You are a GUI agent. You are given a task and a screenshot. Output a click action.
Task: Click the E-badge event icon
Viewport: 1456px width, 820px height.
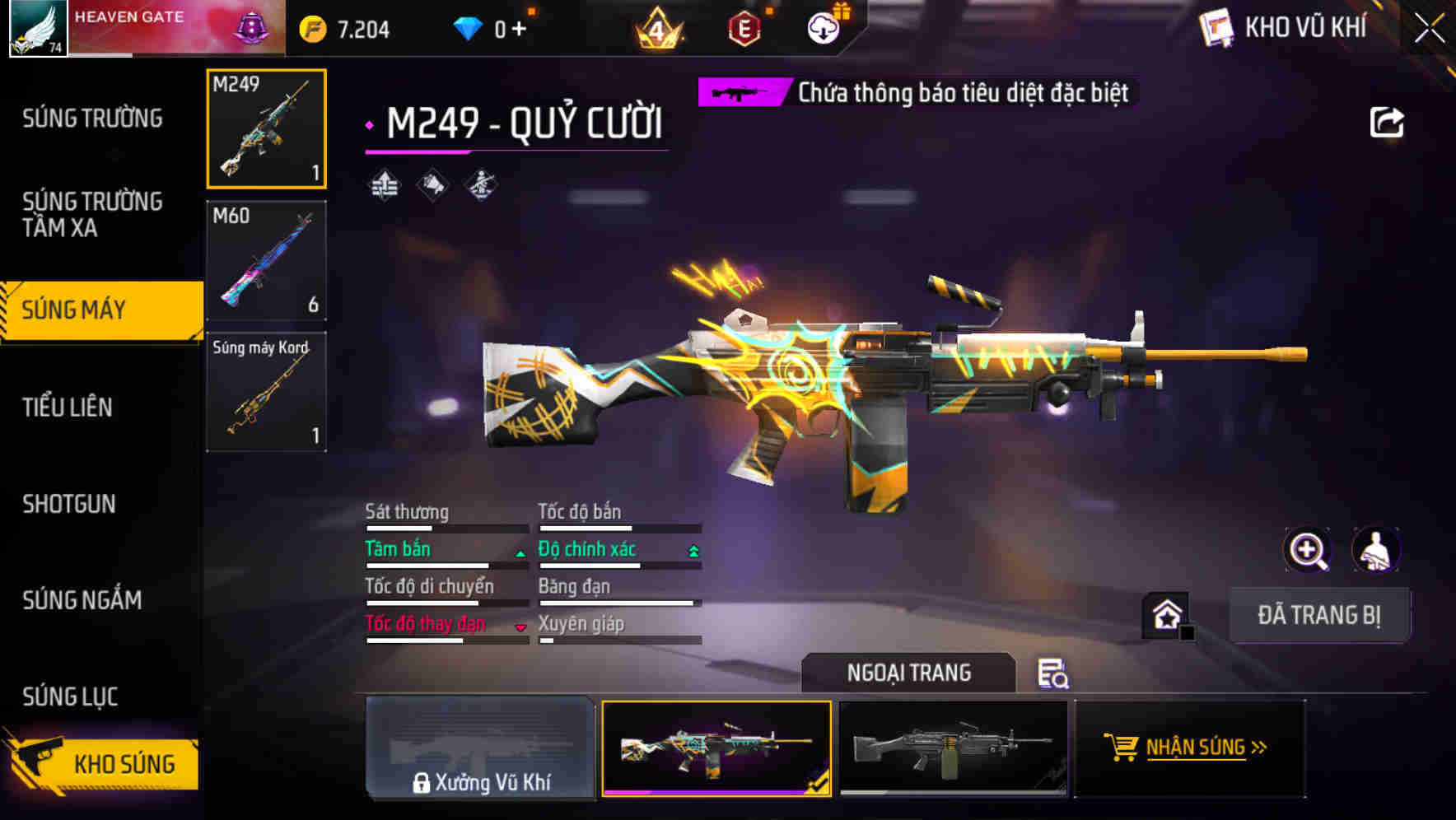point(745,27)
